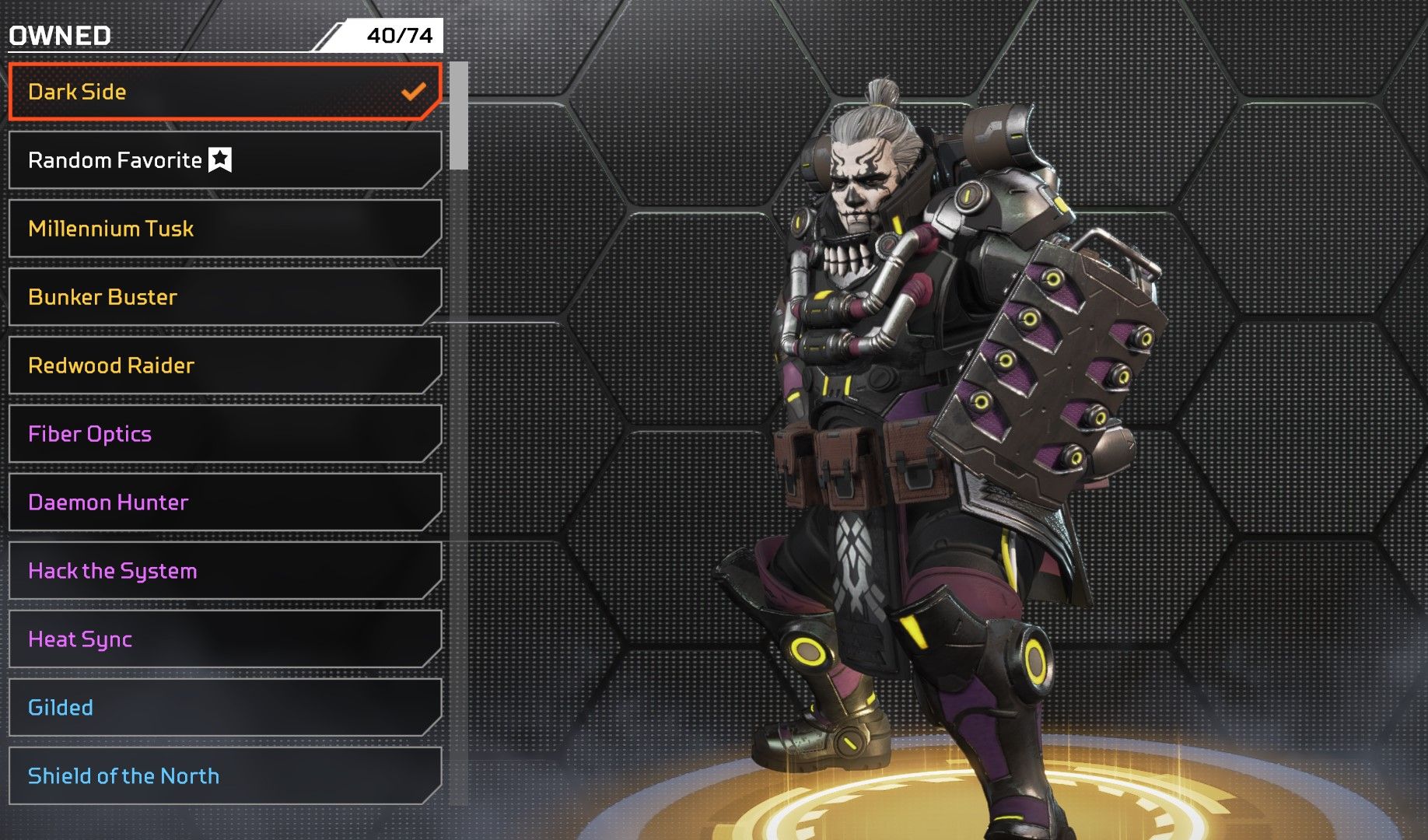Click the Heat Sync skin entry
This screenshot has width=1428, height=840.
pyautogui.click(x=224, y=639)
